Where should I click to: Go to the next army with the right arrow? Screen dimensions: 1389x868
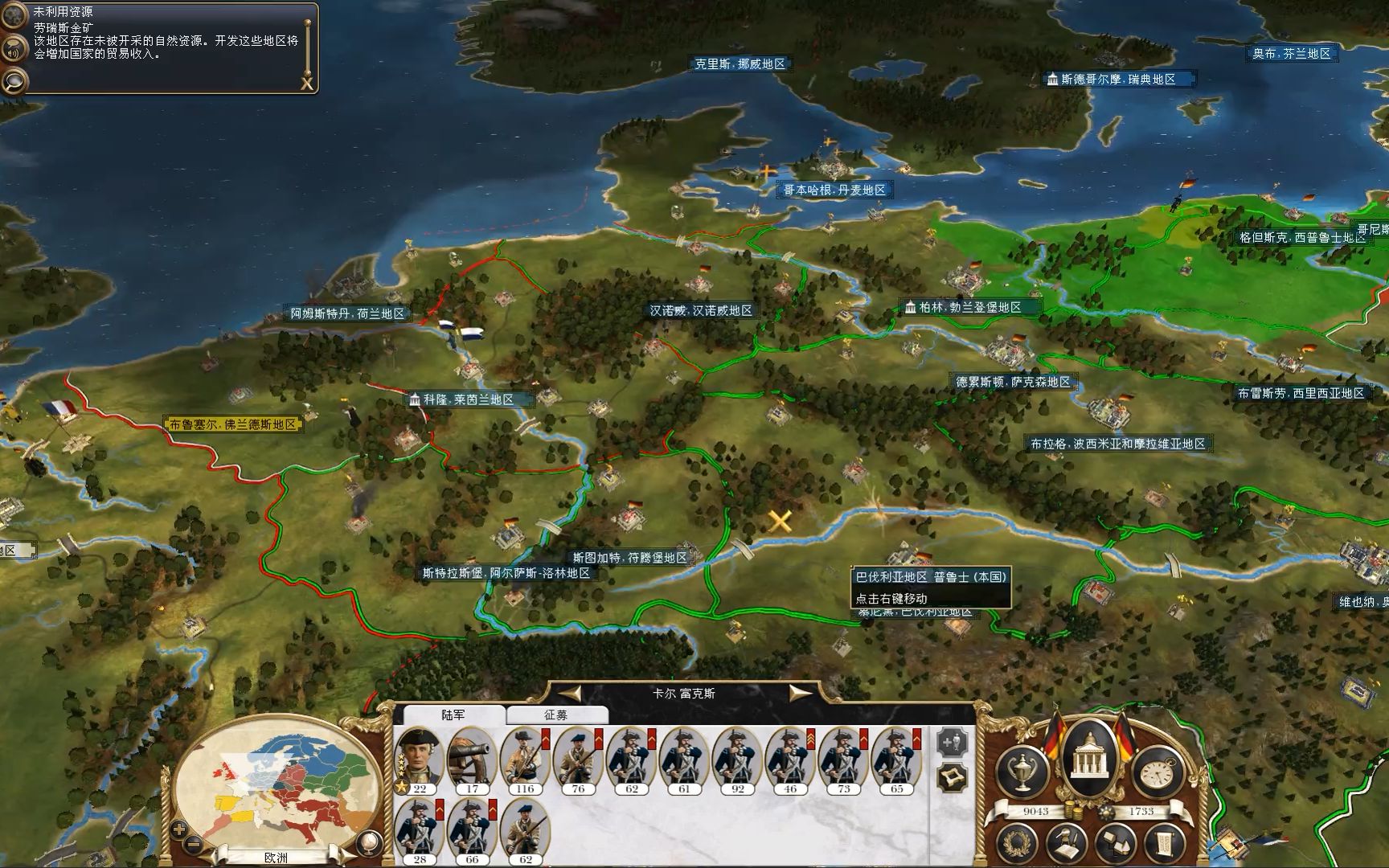click(x=801, y=693)
